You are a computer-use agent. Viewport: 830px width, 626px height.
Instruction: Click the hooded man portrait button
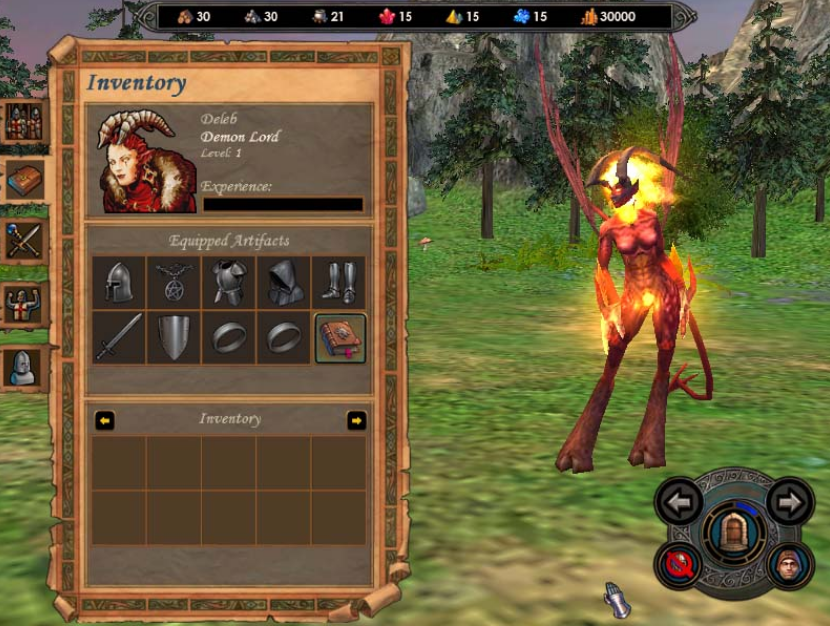[x=790, y=565]
